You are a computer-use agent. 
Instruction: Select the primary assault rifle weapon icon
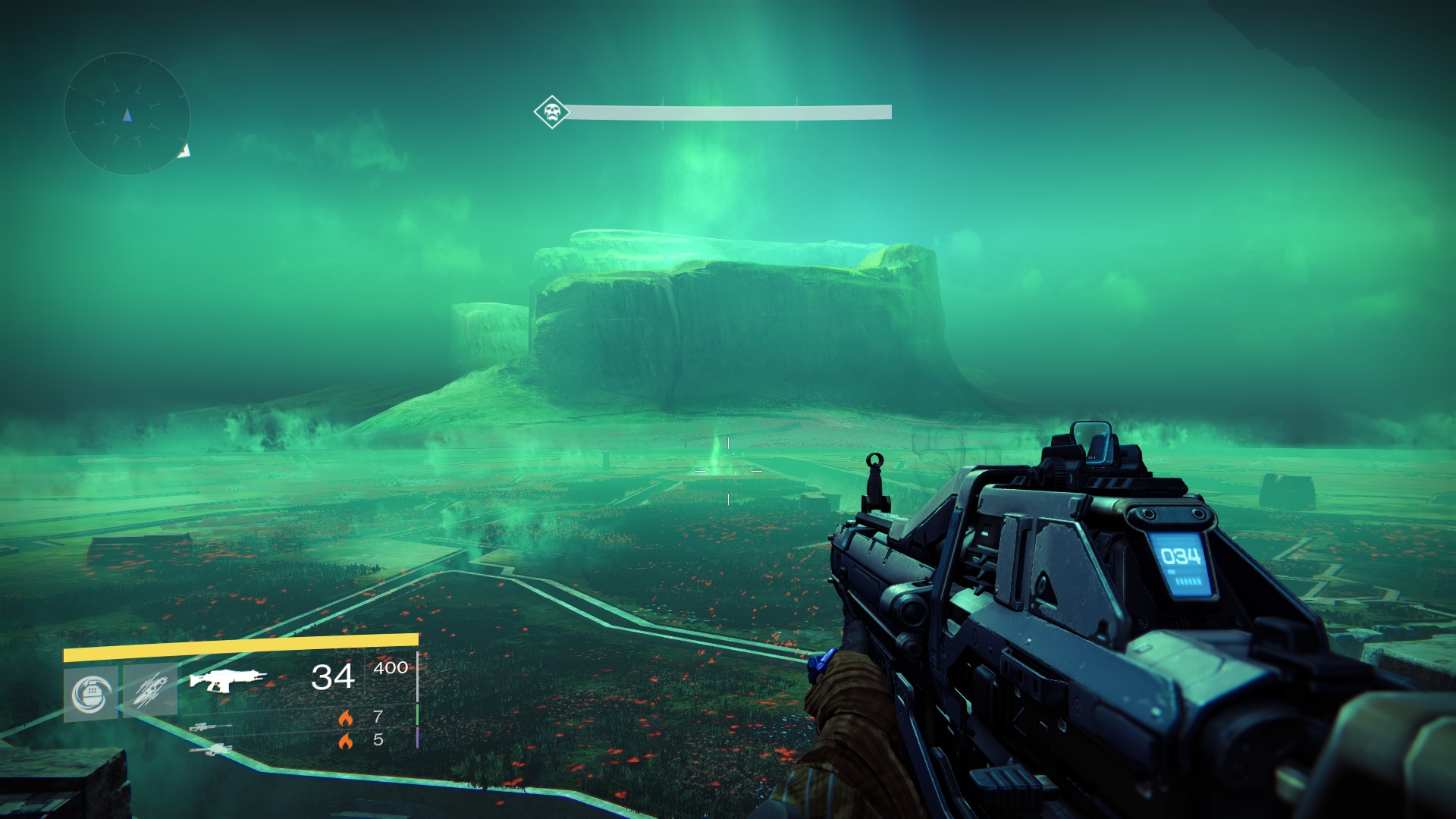227,679
